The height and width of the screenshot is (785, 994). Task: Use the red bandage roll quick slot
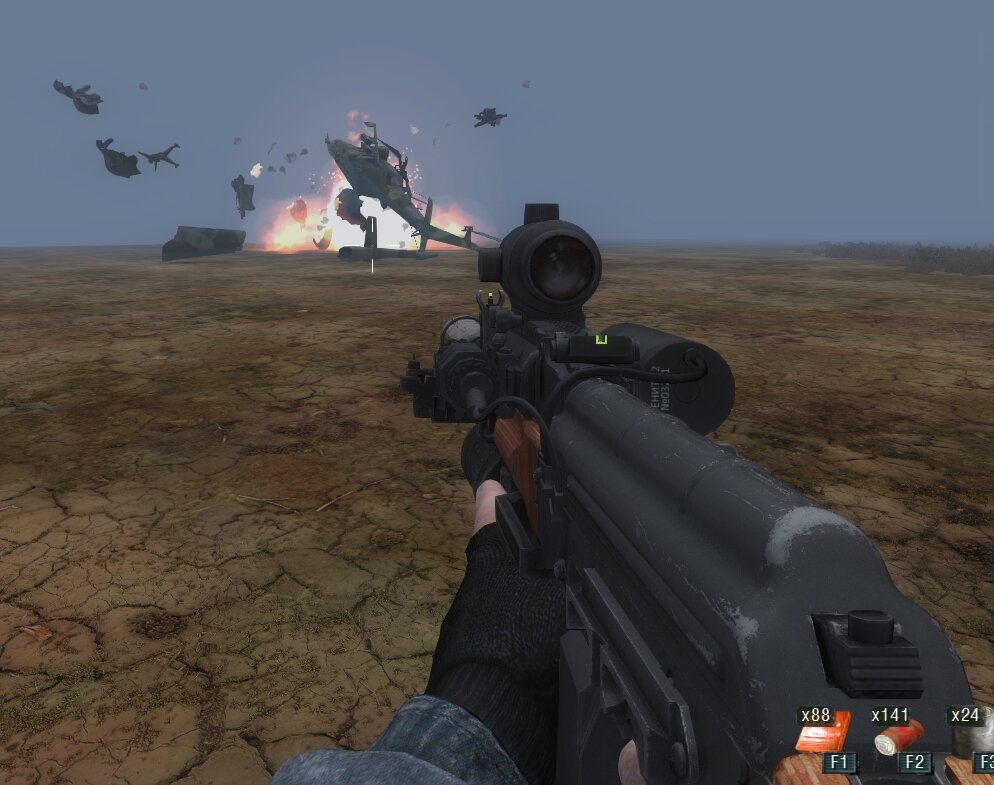click(x=897, y=738)
